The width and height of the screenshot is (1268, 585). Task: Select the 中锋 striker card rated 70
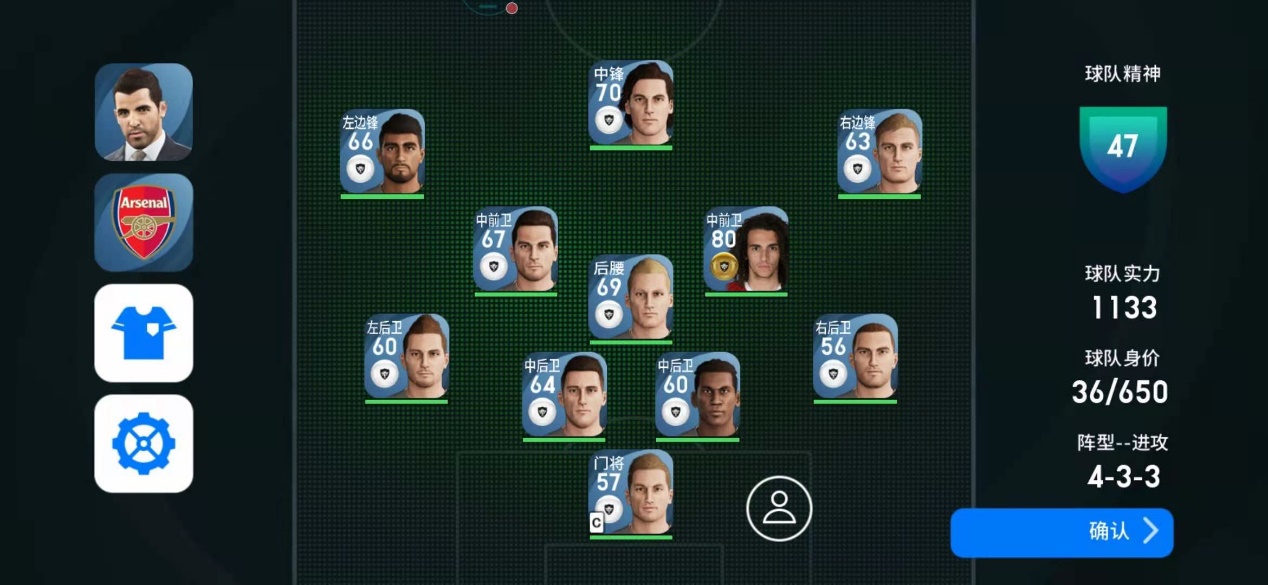(x=630, y=104)
